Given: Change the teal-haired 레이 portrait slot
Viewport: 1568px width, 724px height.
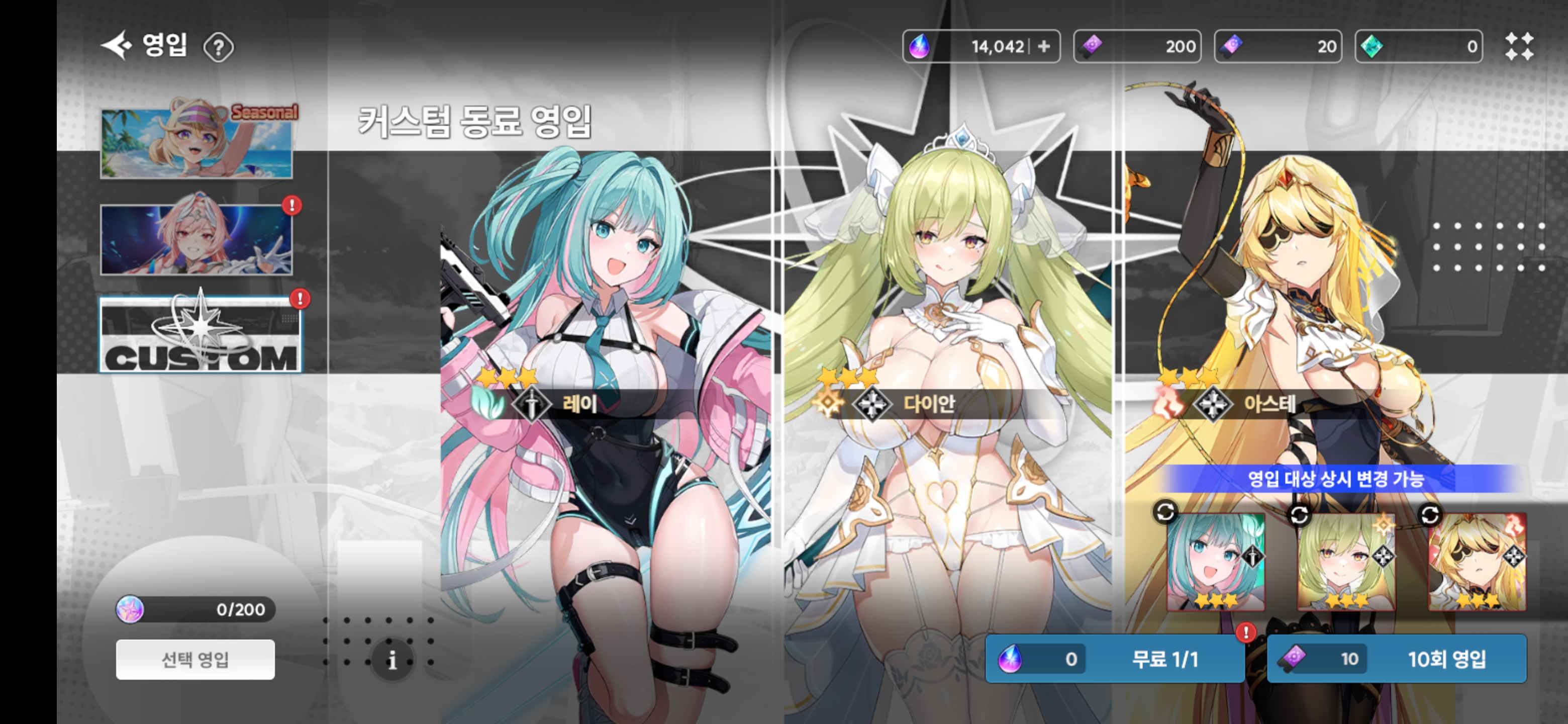Looking at the screenshot, I should (x=1215, y=562).
